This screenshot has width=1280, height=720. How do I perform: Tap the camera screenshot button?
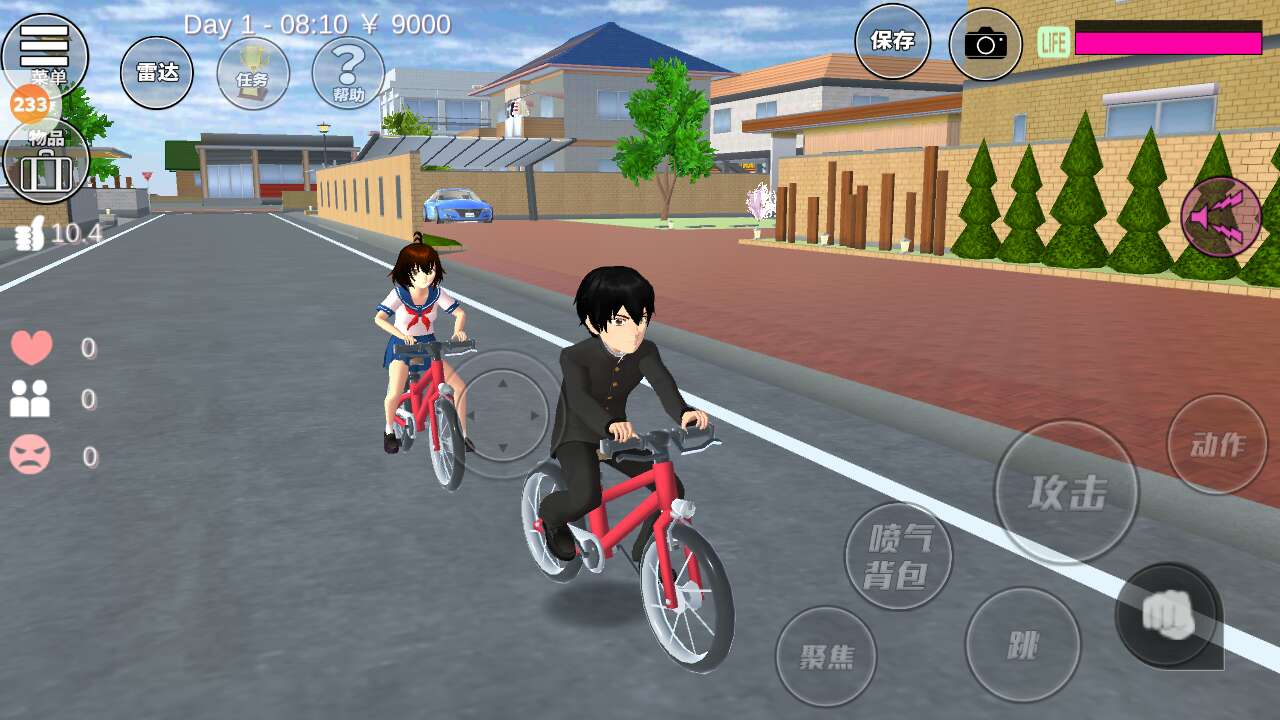pos(985,44)
